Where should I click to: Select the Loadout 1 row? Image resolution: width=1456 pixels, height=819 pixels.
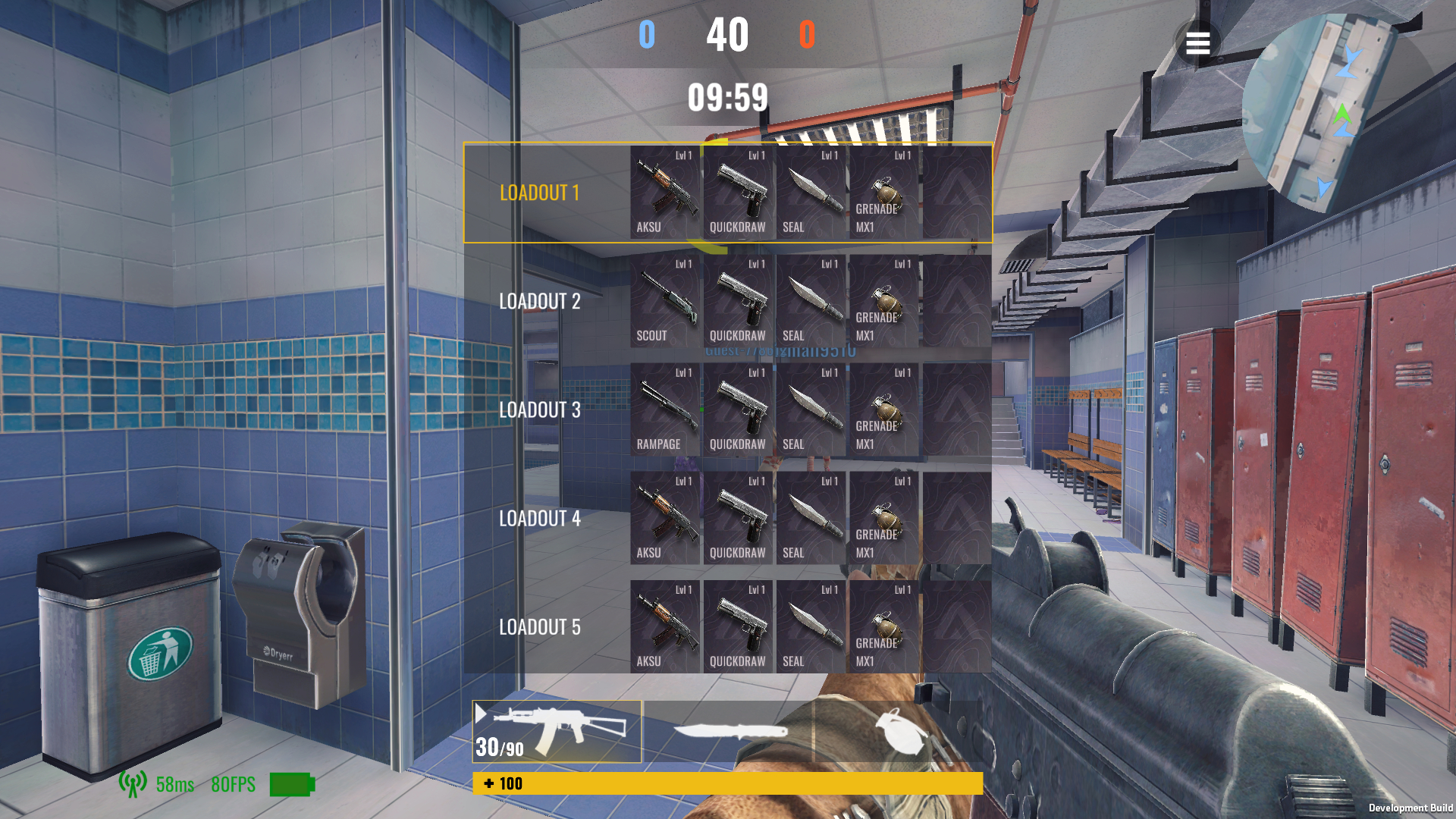pos(540,193)
